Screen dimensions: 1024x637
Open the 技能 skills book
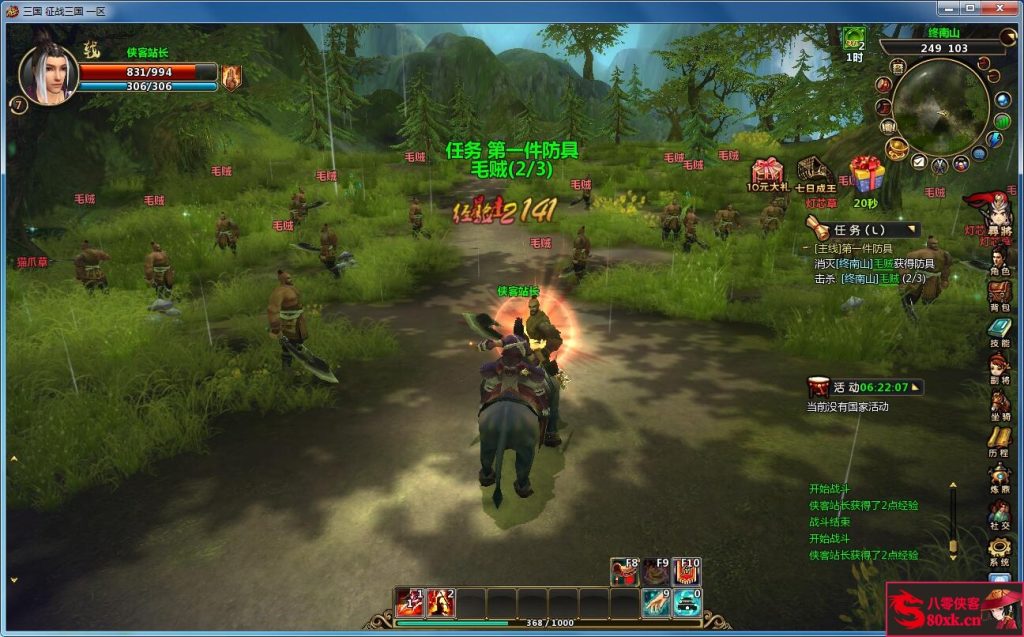tap(999, 329)
